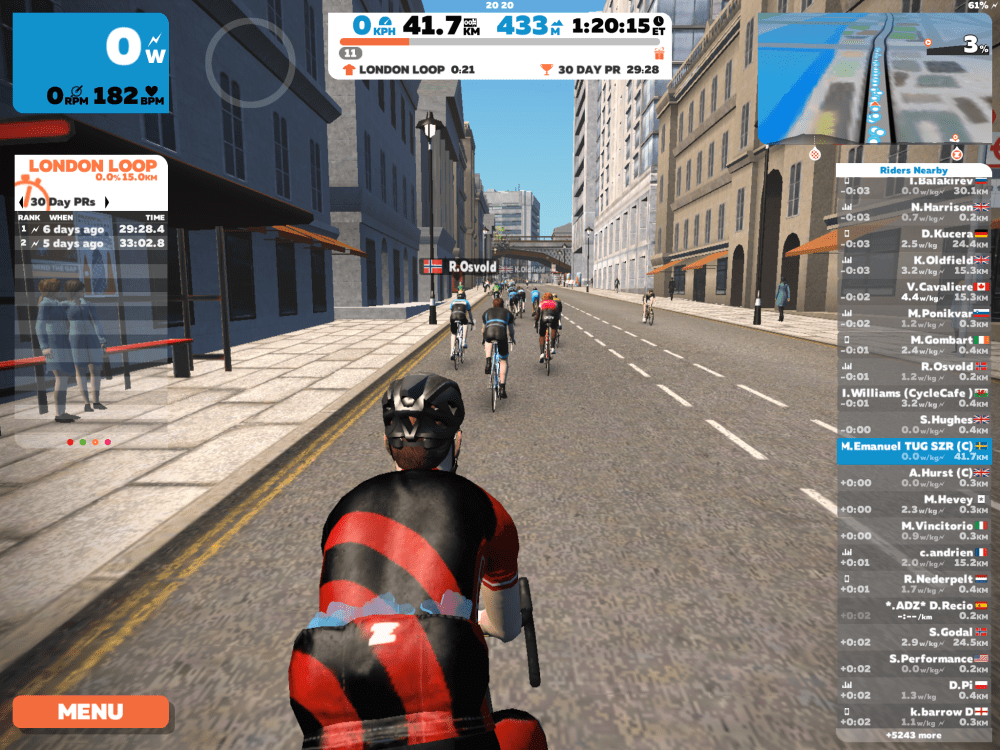Click the 30 Day PR trophy label
This screenshot has width=1000, height=750.
click(x=600, y=70)
